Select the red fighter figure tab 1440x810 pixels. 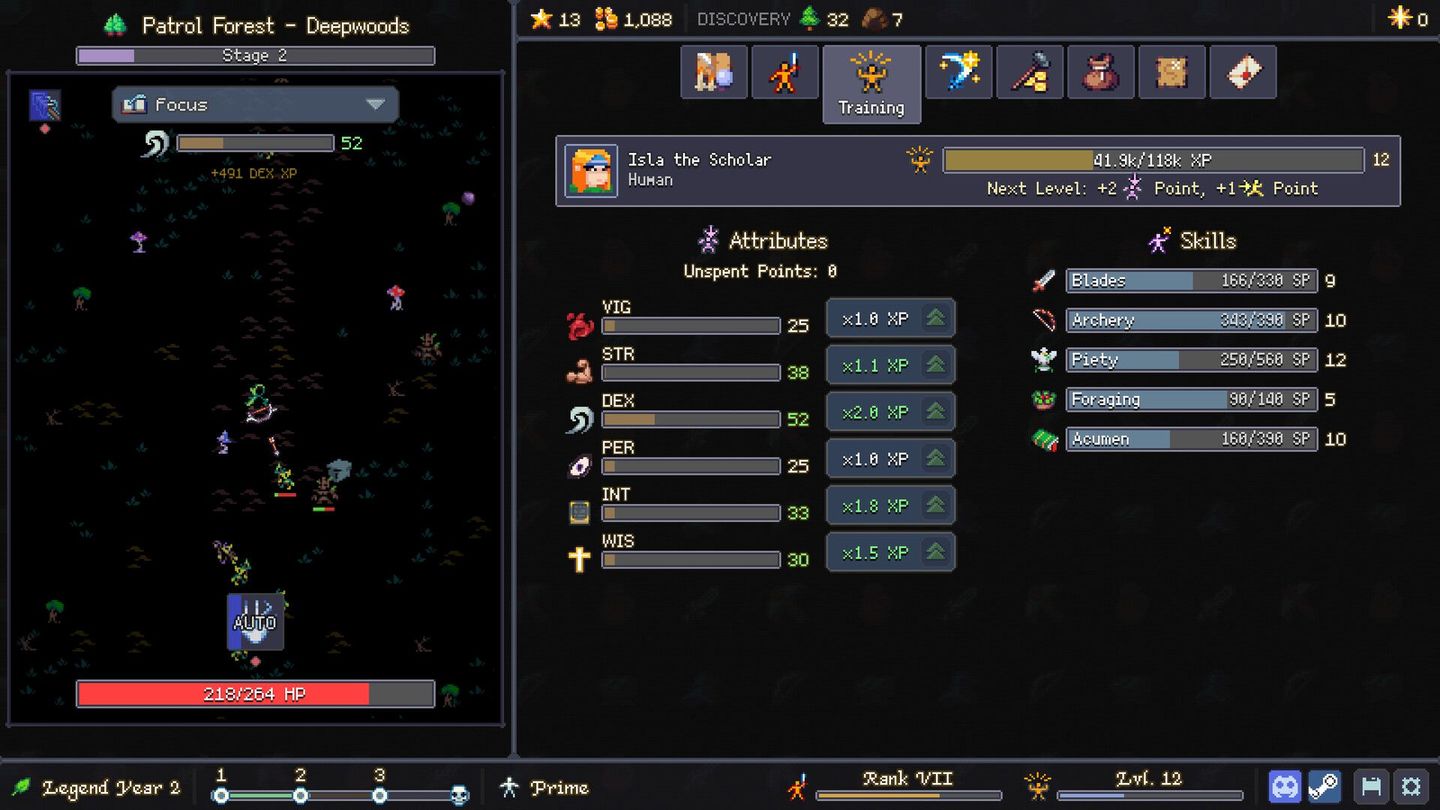(x=785, y=71)
